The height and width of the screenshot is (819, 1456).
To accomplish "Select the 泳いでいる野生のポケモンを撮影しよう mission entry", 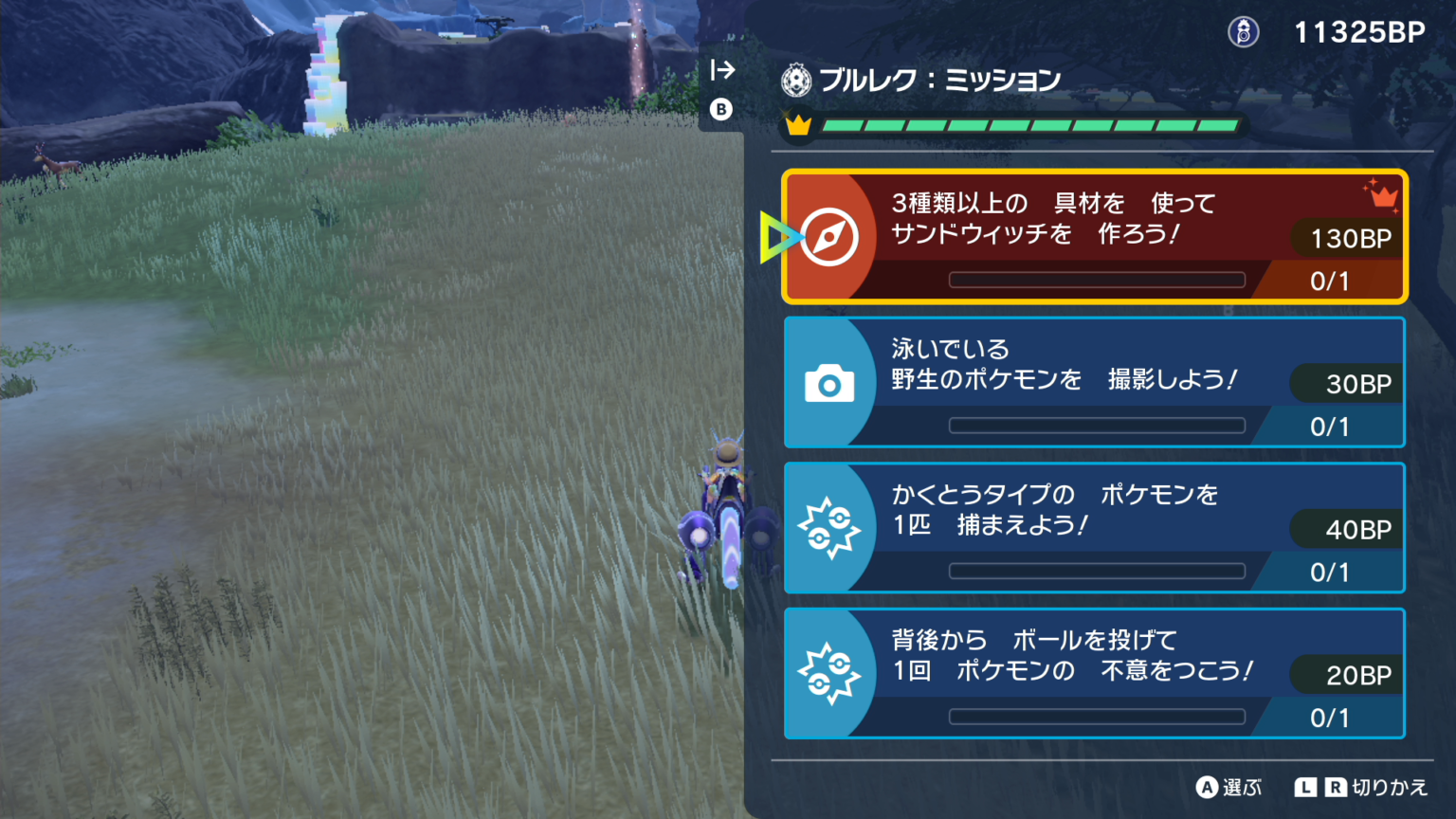I will coord(1095,382).
